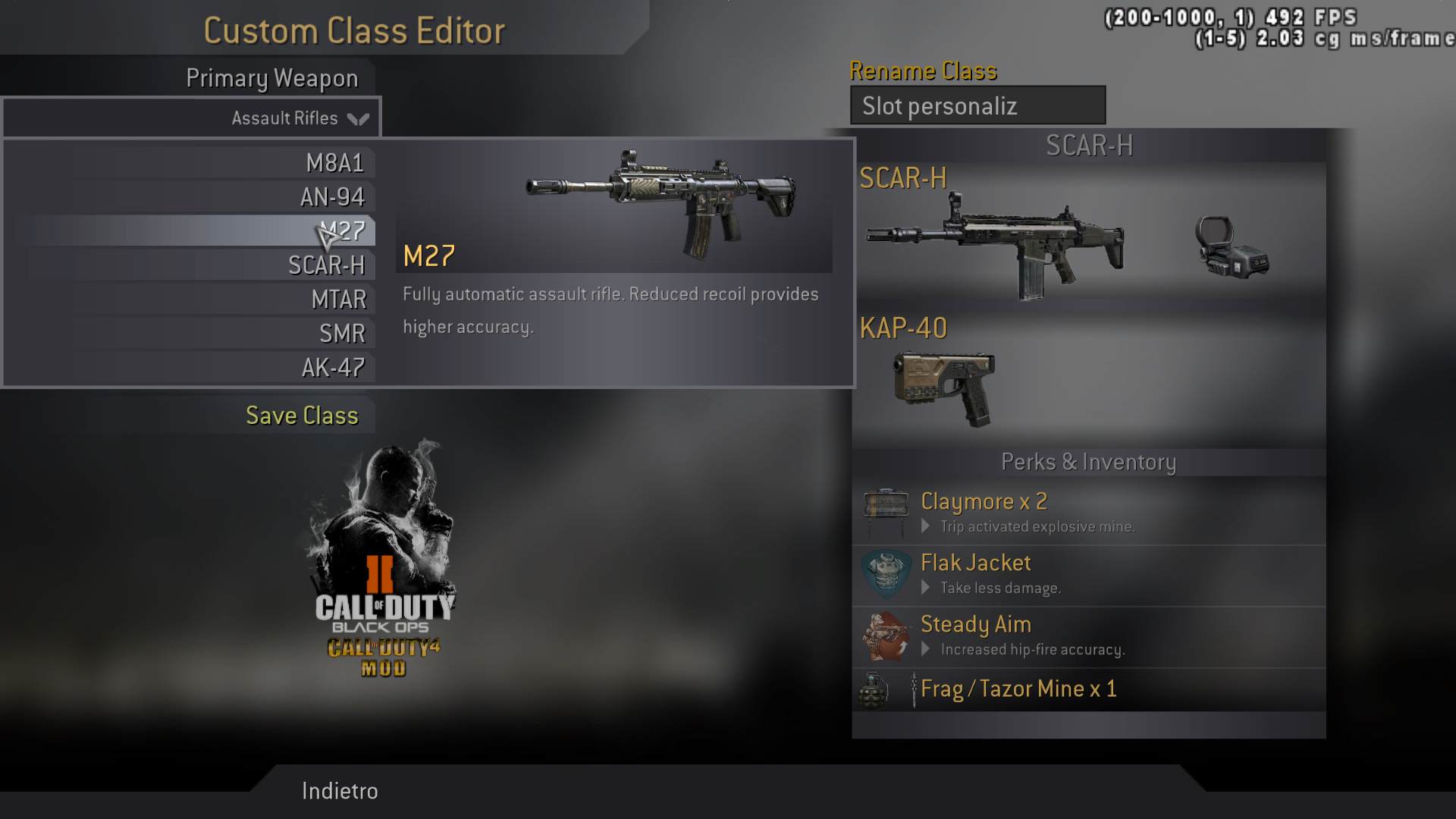The image size is (1456, 819).
Task: Open the Assault Rifles category dropdown
Action: 193,118
